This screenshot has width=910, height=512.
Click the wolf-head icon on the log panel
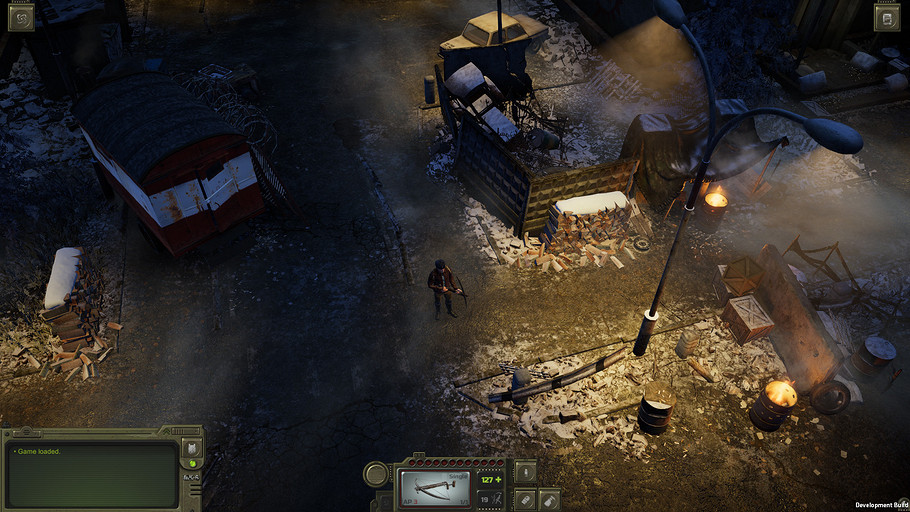click(192, 449)
